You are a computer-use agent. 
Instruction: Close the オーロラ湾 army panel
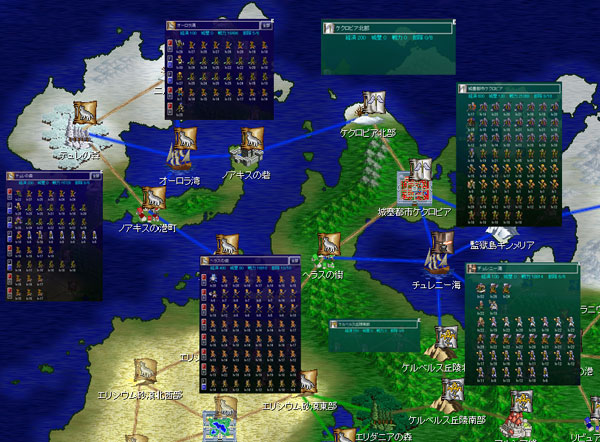click(264, 23)
